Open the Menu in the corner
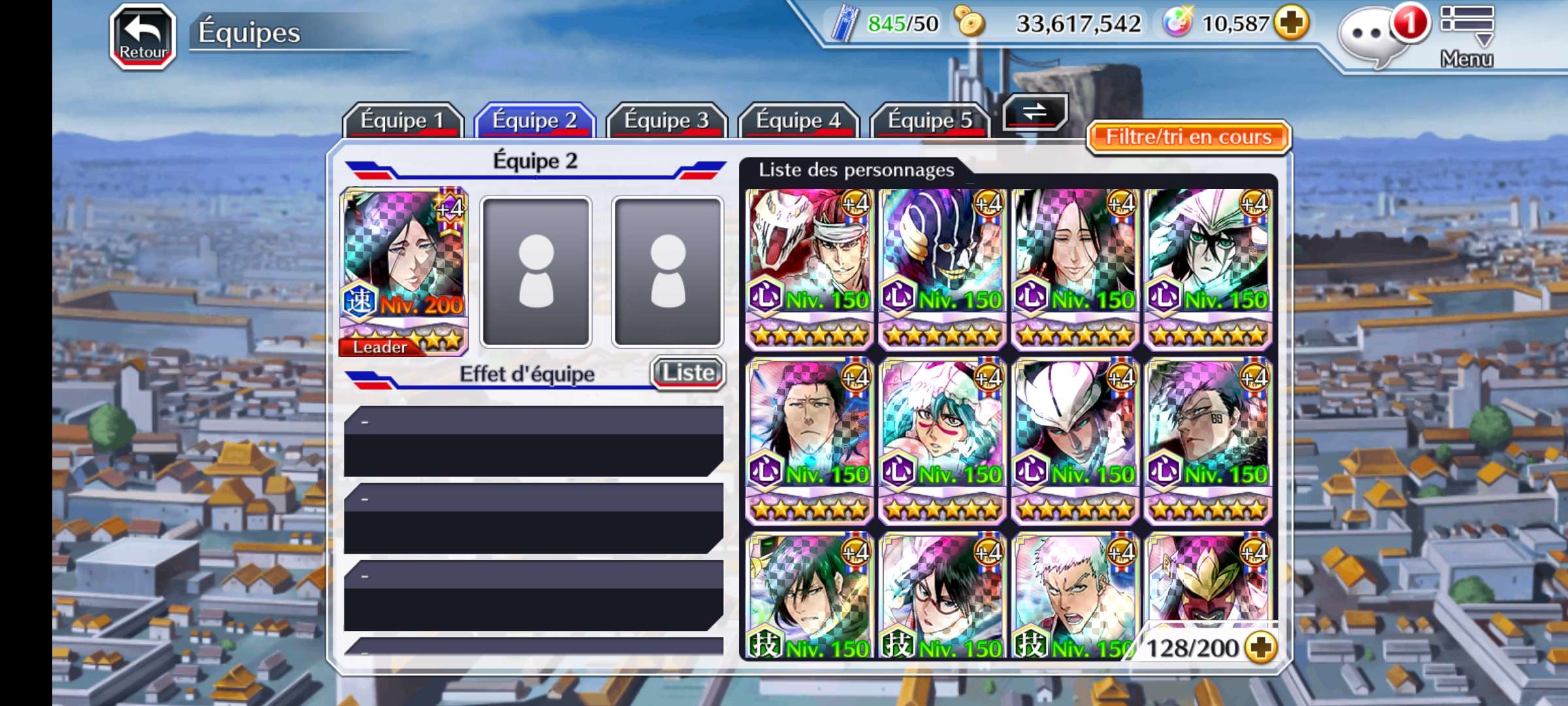This screenshot has width=1568, height=706. pos(1467,36)
